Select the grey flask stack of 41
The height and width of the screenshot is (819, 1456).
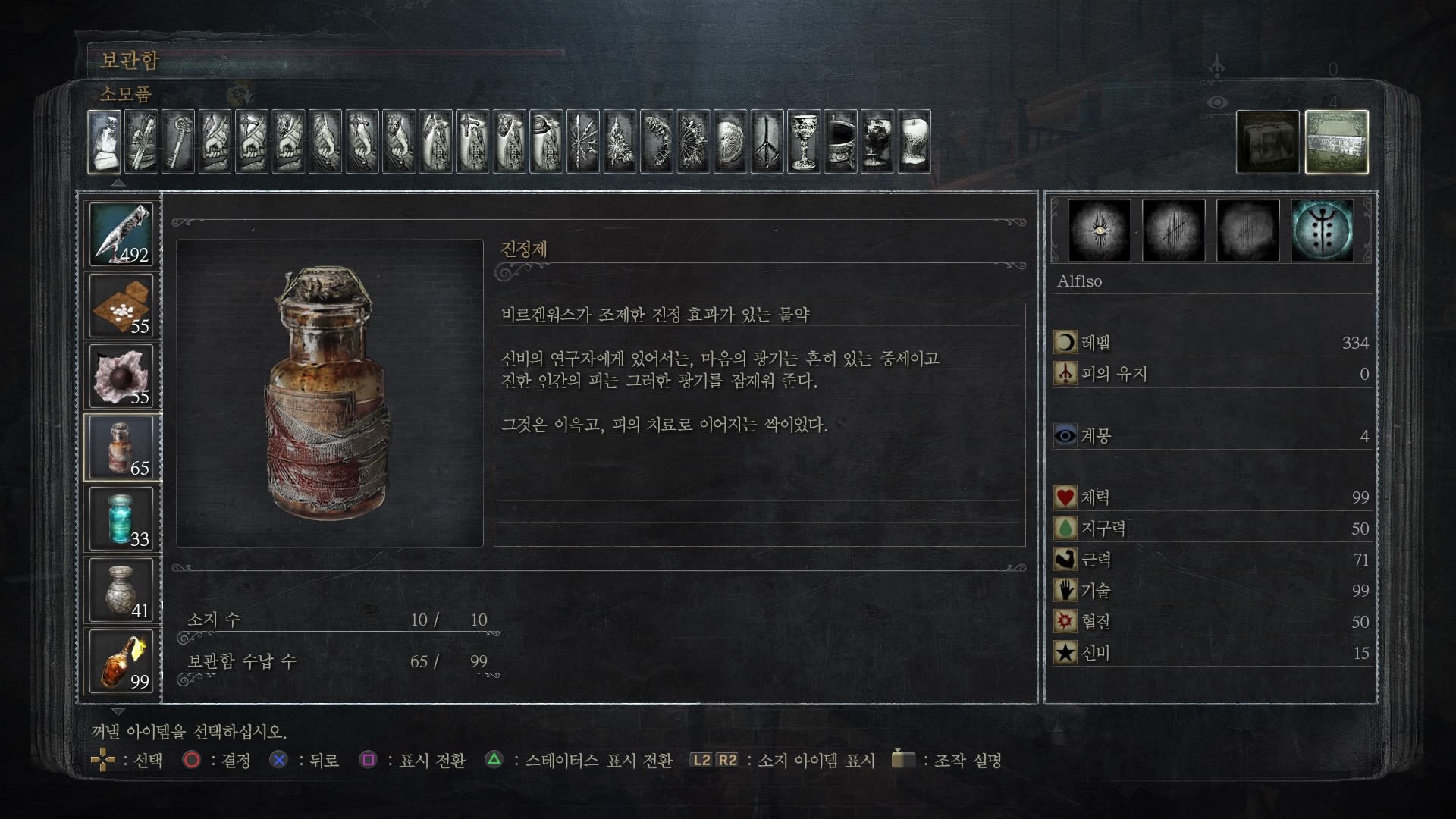point(121,590)
